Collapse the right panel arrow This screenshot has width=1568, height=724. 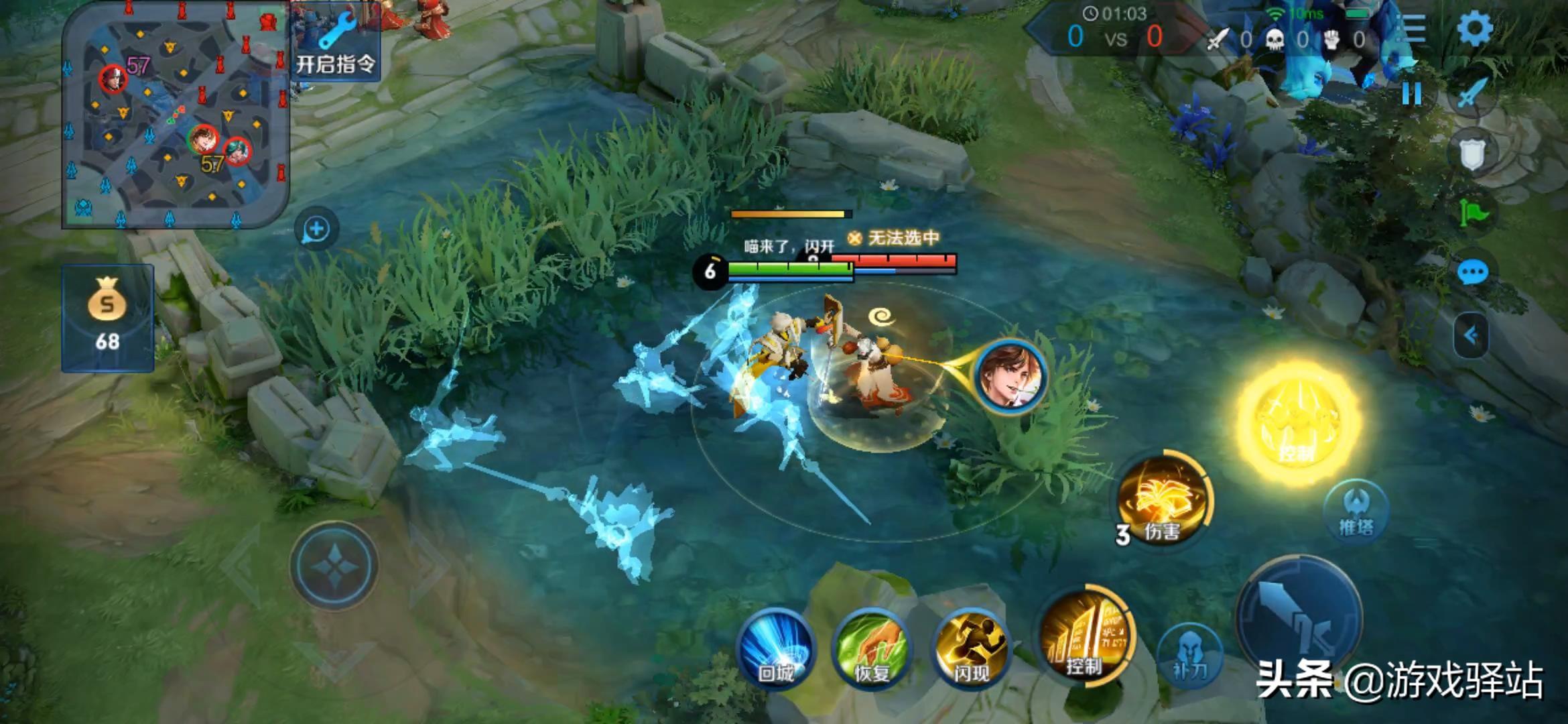coord(1471,335)
